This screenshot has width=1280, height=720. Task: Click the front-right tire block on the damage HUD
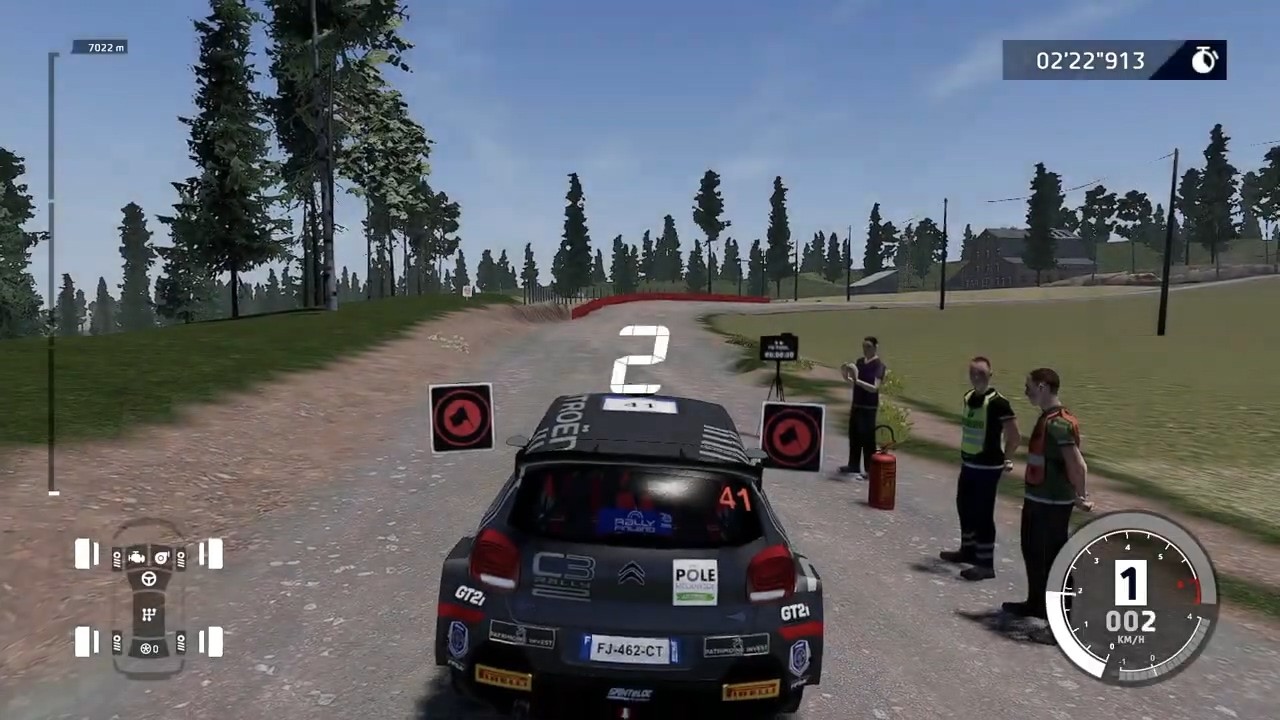point(214,553)
